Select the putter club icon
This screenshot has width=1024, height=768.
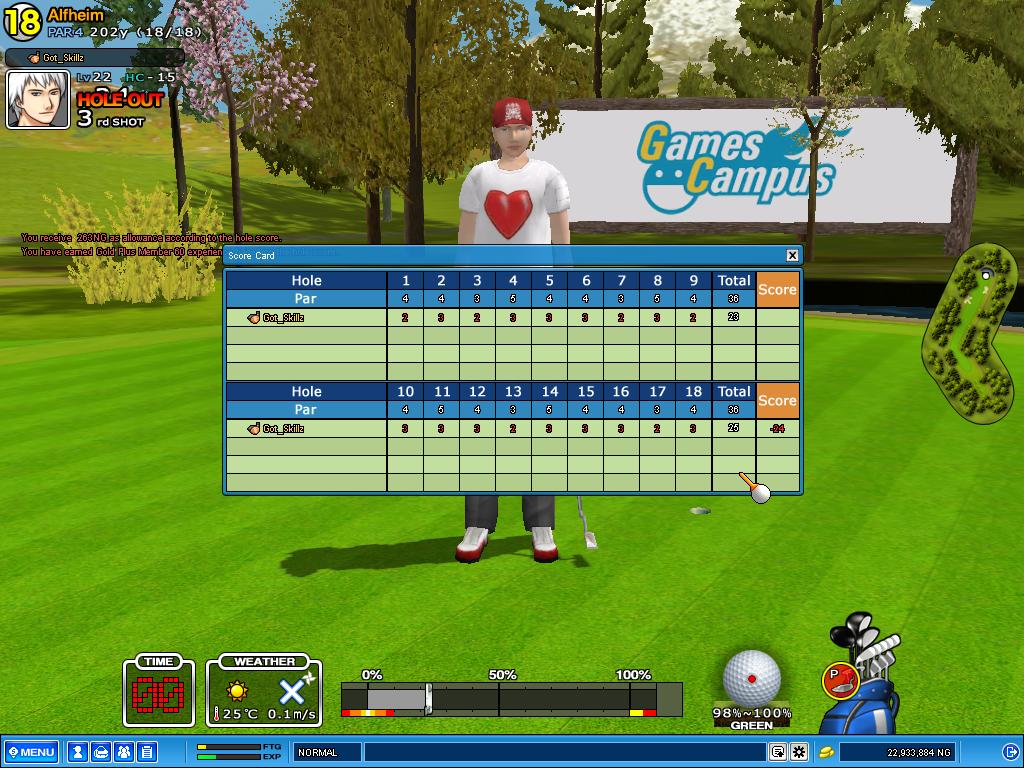click(x=841, y=681)
